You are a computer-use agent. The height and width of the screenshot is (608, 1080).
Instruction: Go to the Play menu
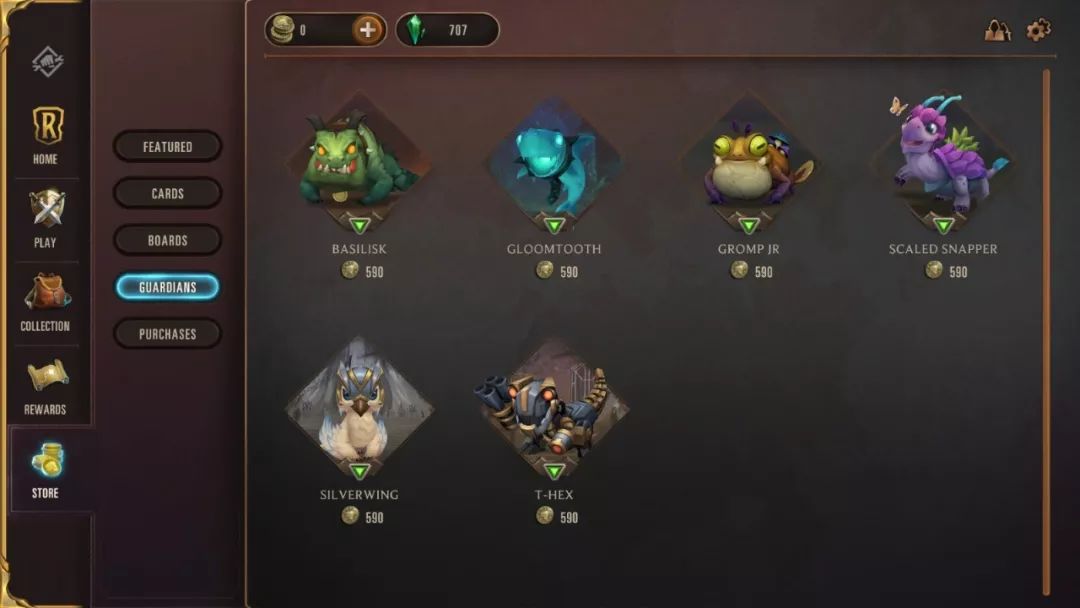click(46, 218)
